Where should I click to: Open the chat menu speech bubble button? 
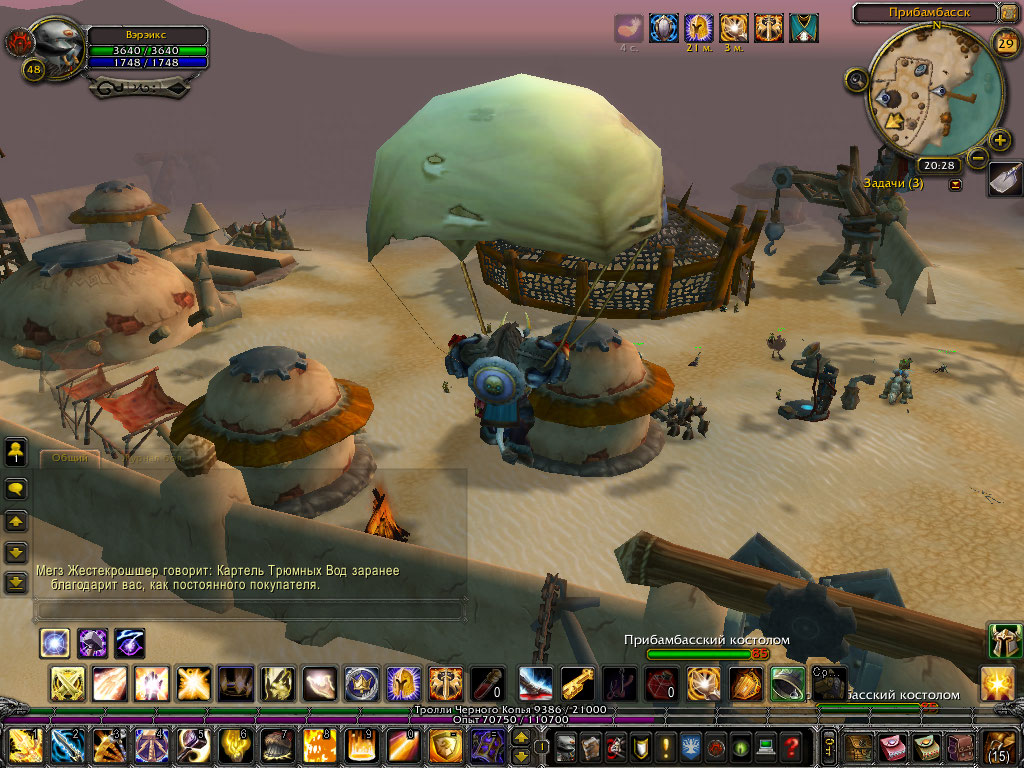click(16, 489)
